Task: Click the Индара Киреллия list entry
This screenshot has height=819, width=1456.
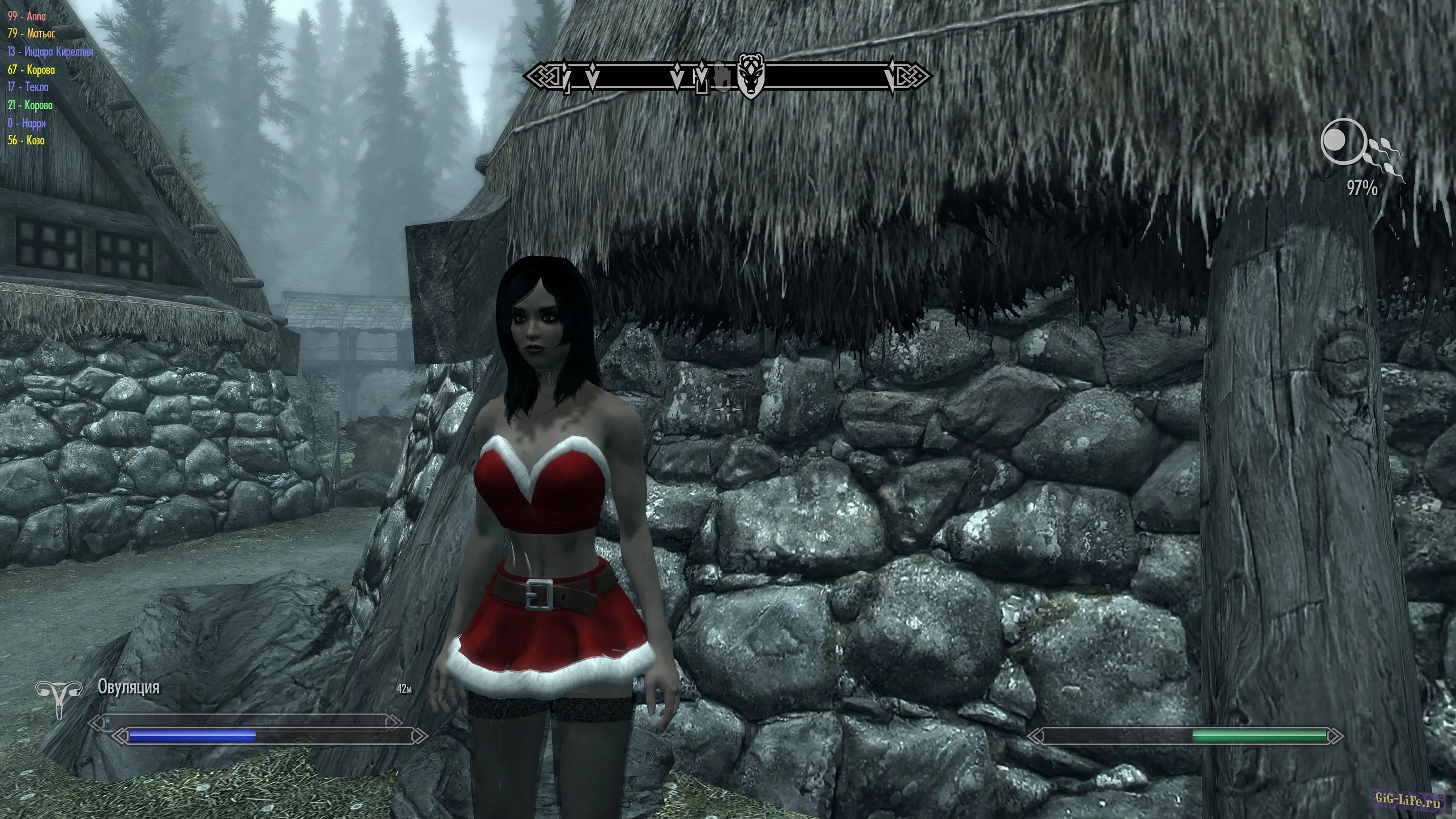Action: tap(50, 52)
